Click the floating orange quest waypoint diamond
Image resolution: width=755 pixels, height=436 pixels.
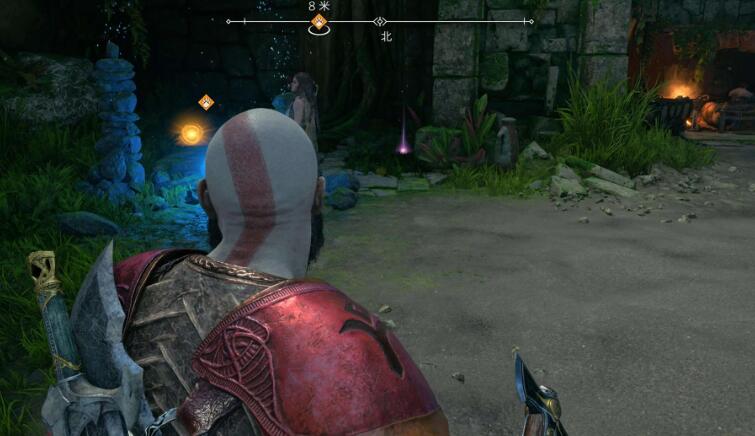point(206,102)
